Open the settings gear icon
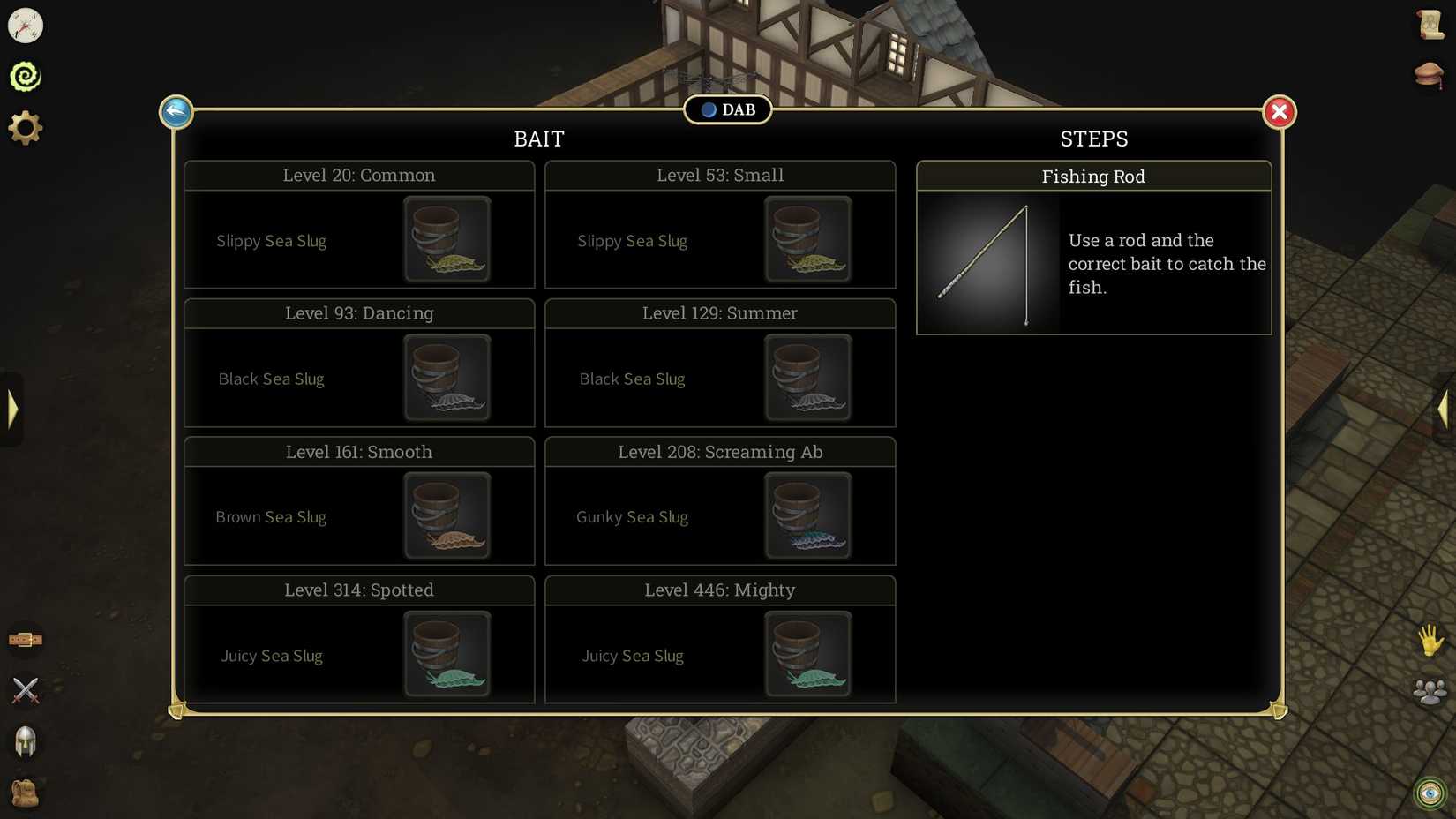Screen dimensions: 1456x819 coord(26,126)
